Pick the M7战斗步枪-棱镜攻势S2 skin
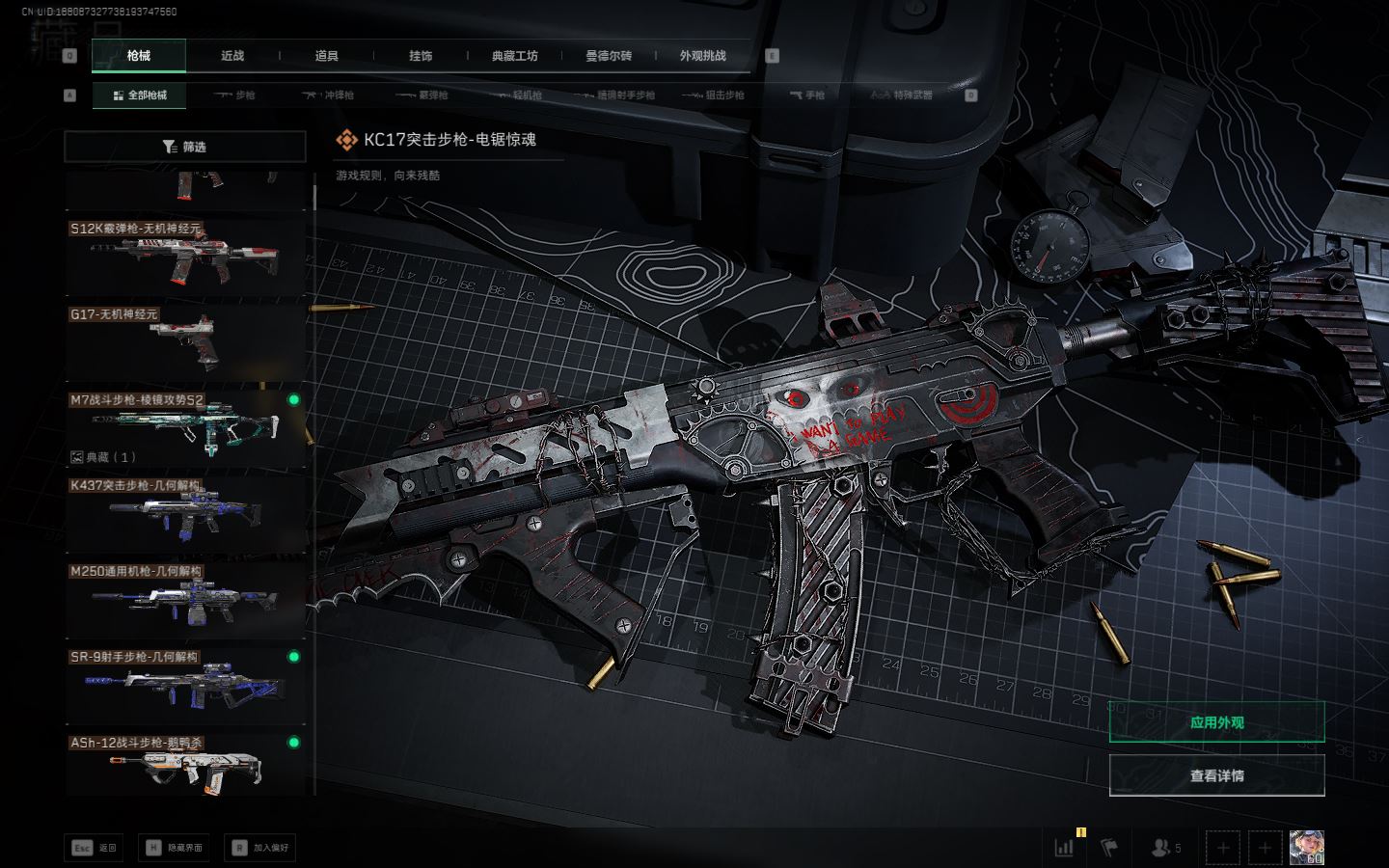This screenshot has height=868, width=1389. 184,428
